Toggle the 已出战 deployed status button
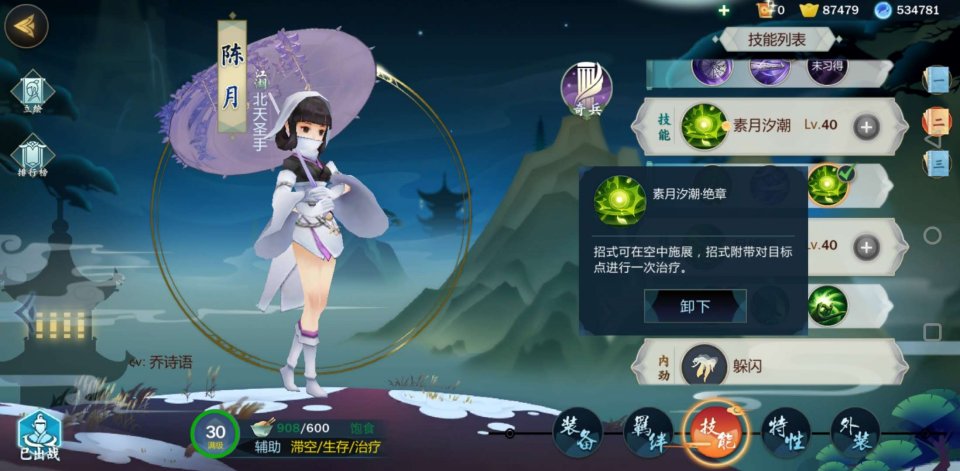 click(39, 437)
